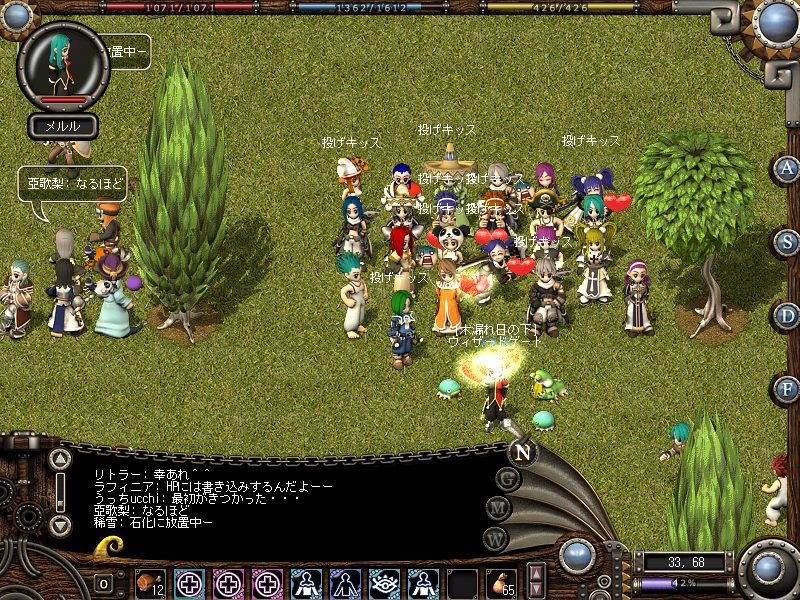Select the M chat channel button
The height and width of the screenshot is (600, 800).
click(498, 508)
